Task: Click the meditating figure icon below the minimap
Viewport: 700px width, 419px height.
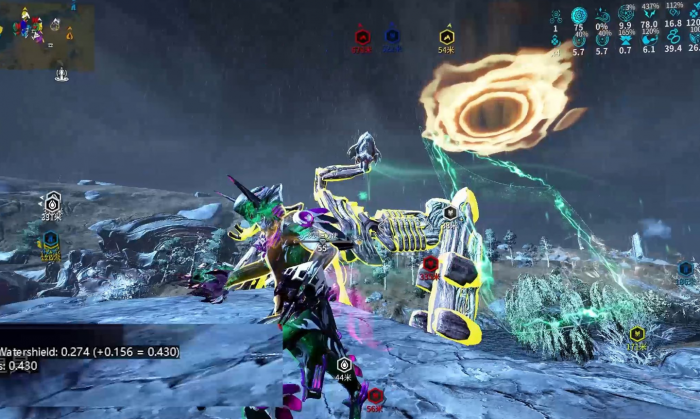Action: coord(62,73)
